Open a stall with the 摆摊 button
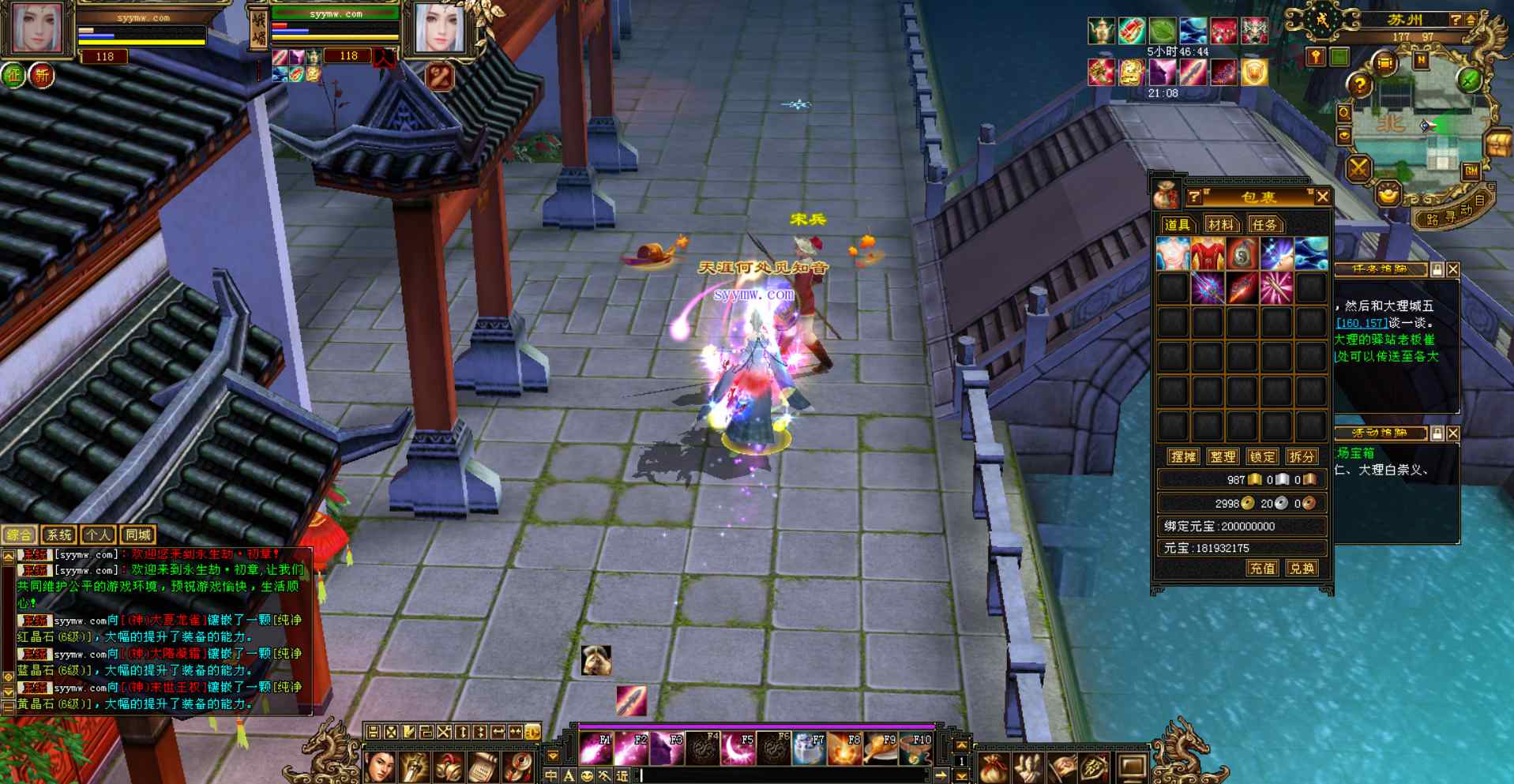This screenshot has height=784, width=1514. coord(1183,456)
